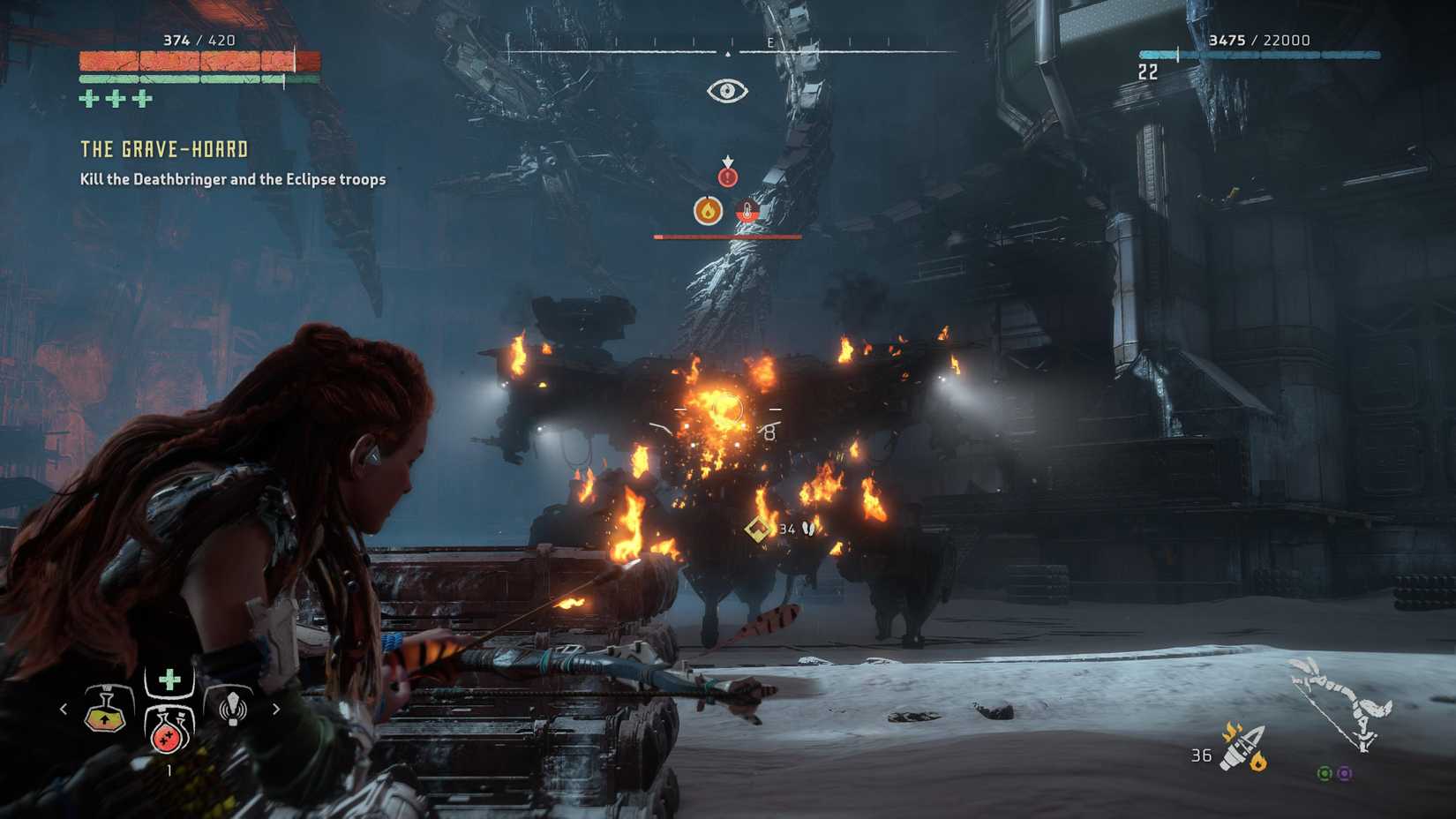Viewport: 1456px width, 819px height.
Task: Toggle the purple ammo type indicator dot
Action: point(1347,774)
